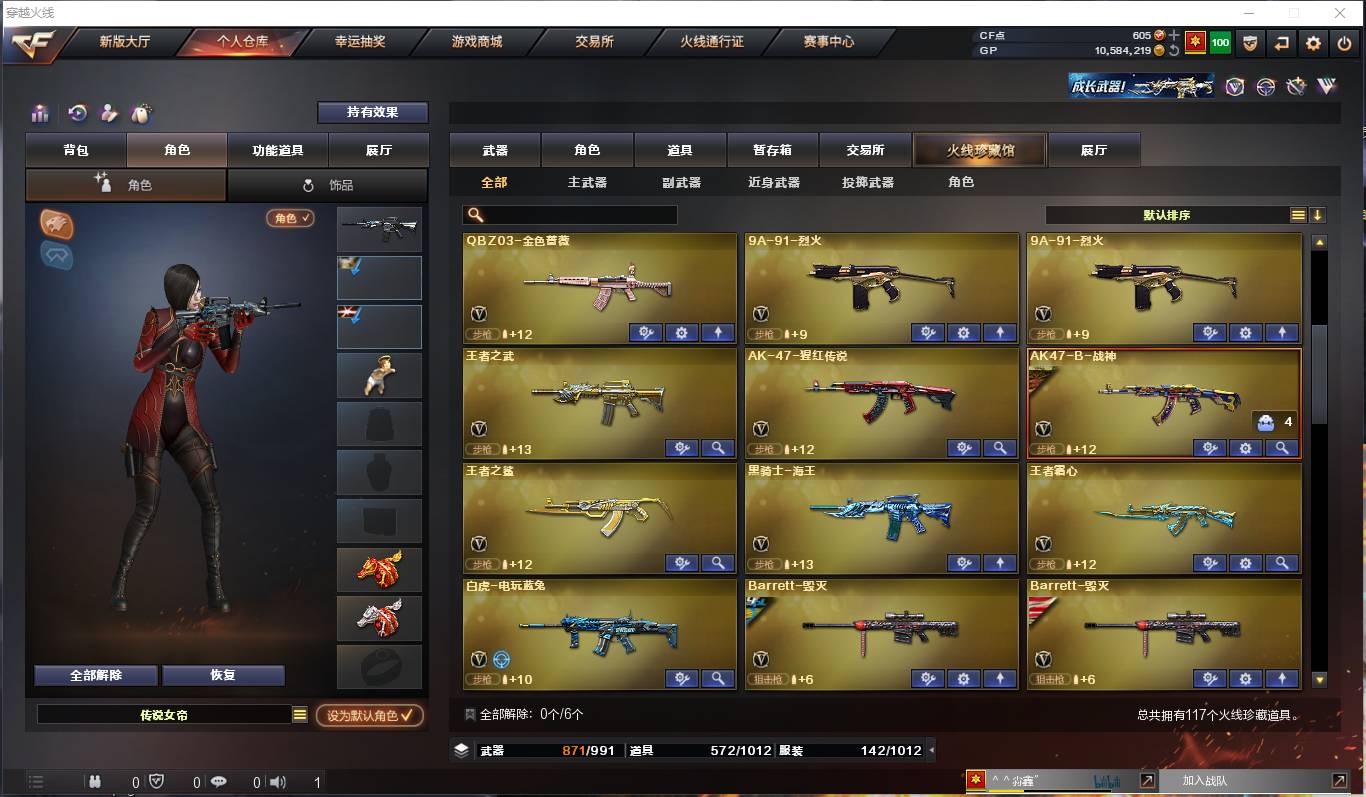Open the CF settings gear icon
This screenshot has width=1366, height=797.
1313,43
